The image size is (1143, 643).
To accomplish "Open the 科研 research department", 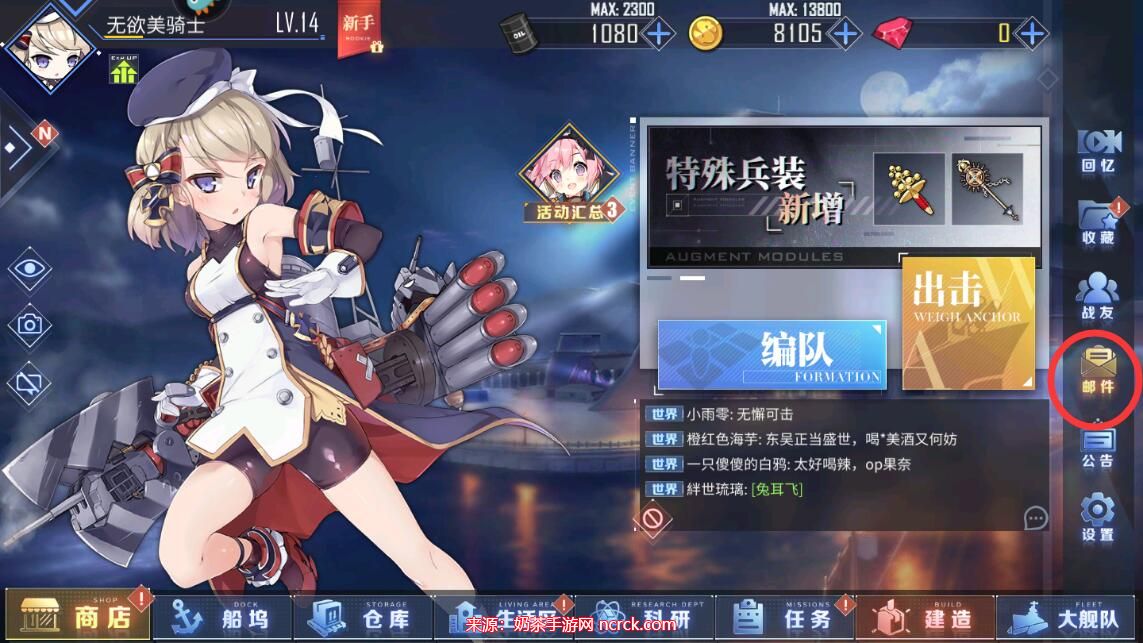I will (650, 616).
